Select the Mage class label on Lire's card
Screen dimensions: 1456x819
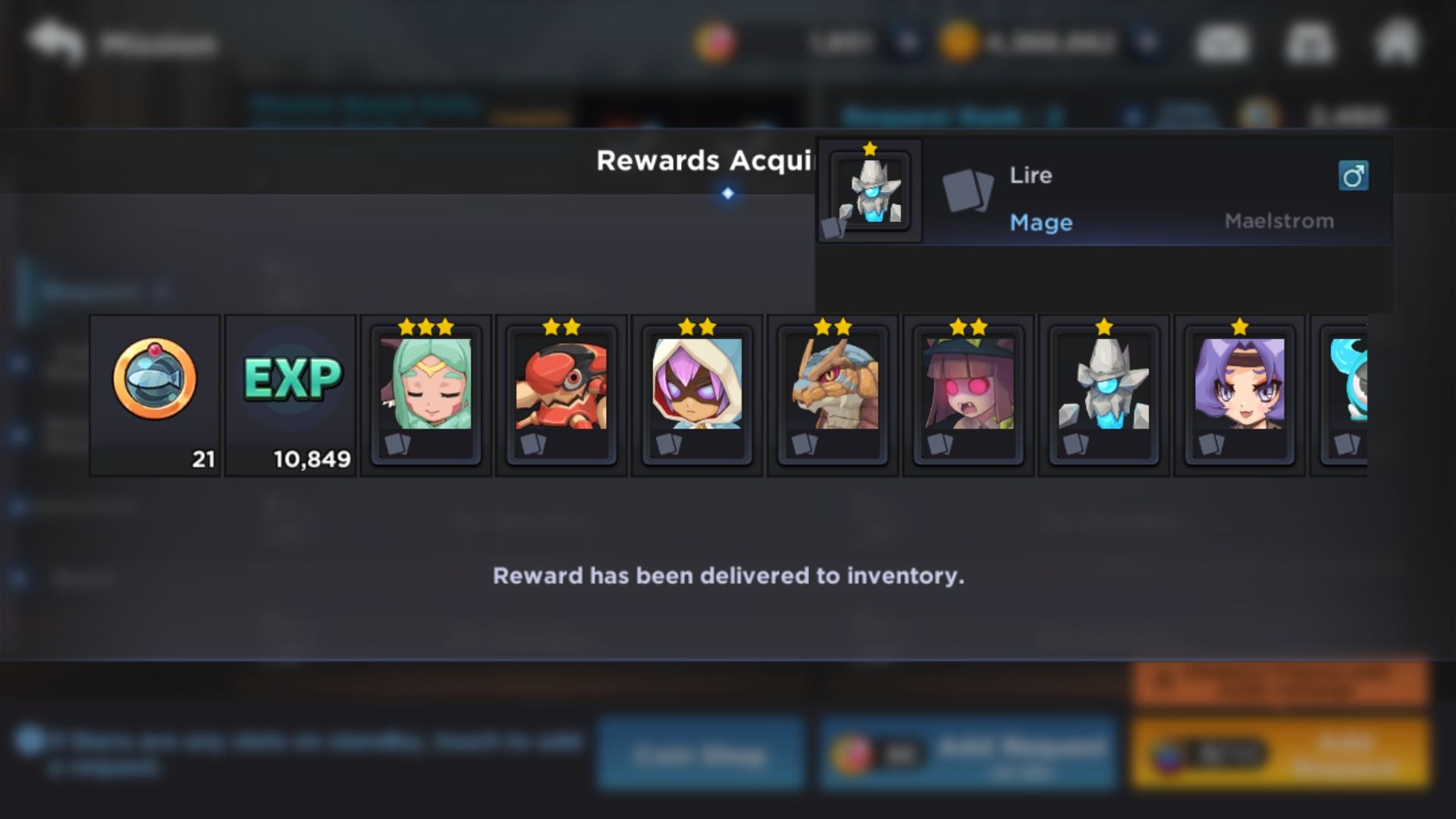click(1042, 221)
